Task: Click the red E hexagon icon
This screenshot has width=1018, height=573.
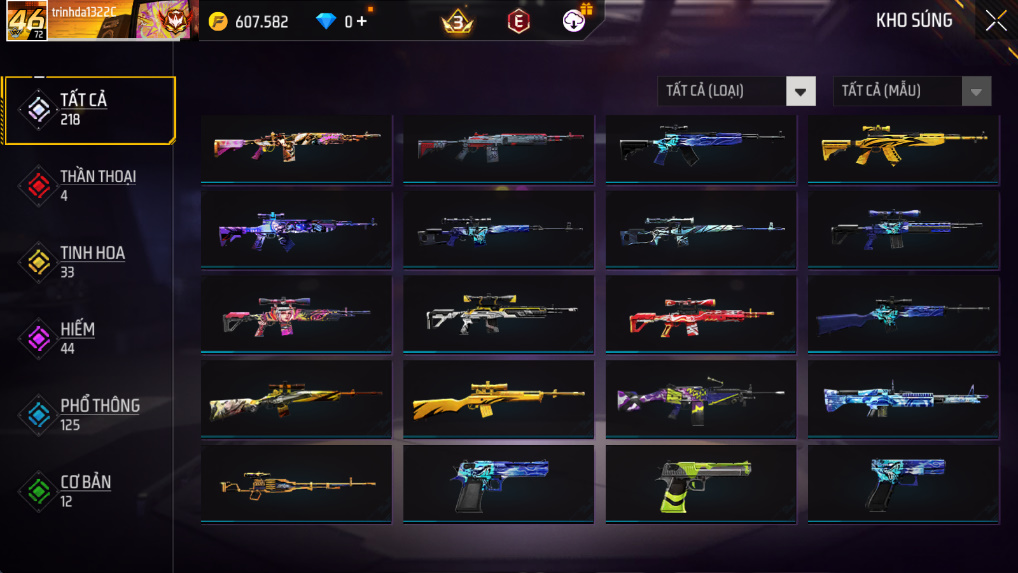Action: (518, 21)
